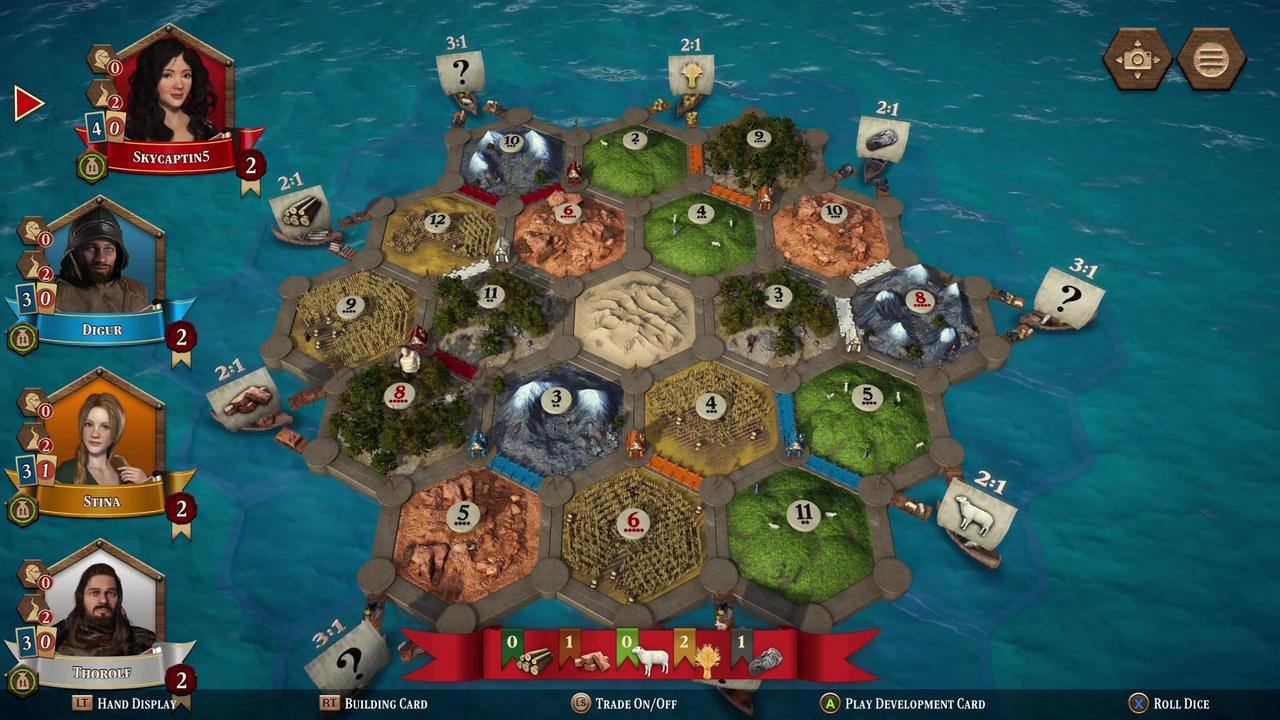Open the camera movement control icon
The width and height of the screenshot is (1280, 720).
click(x=1136, y=60)
